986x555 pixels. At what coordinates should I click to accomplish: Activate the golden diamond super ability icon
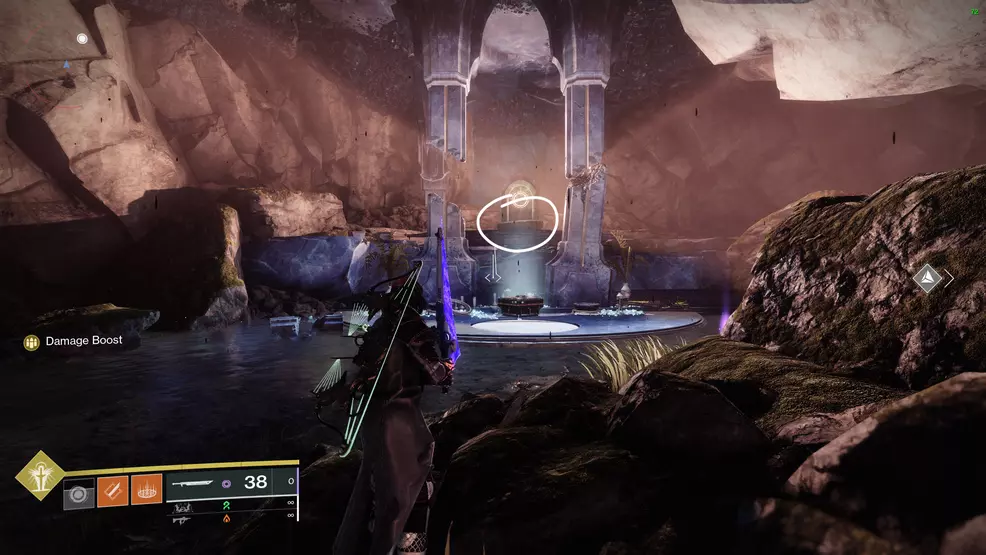pos(40,476)
